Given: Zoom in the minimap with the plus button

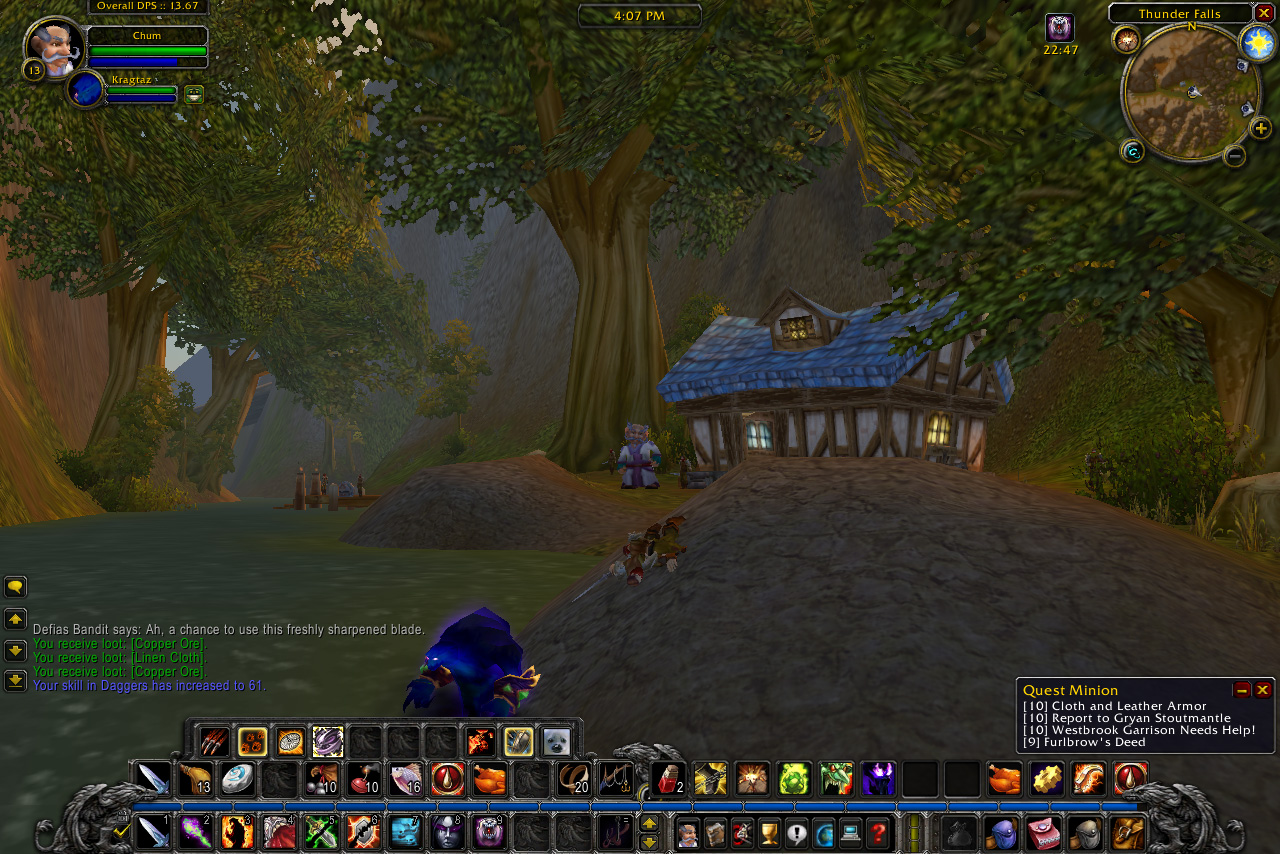Looking at the screenshot, I should (1261, 128).
